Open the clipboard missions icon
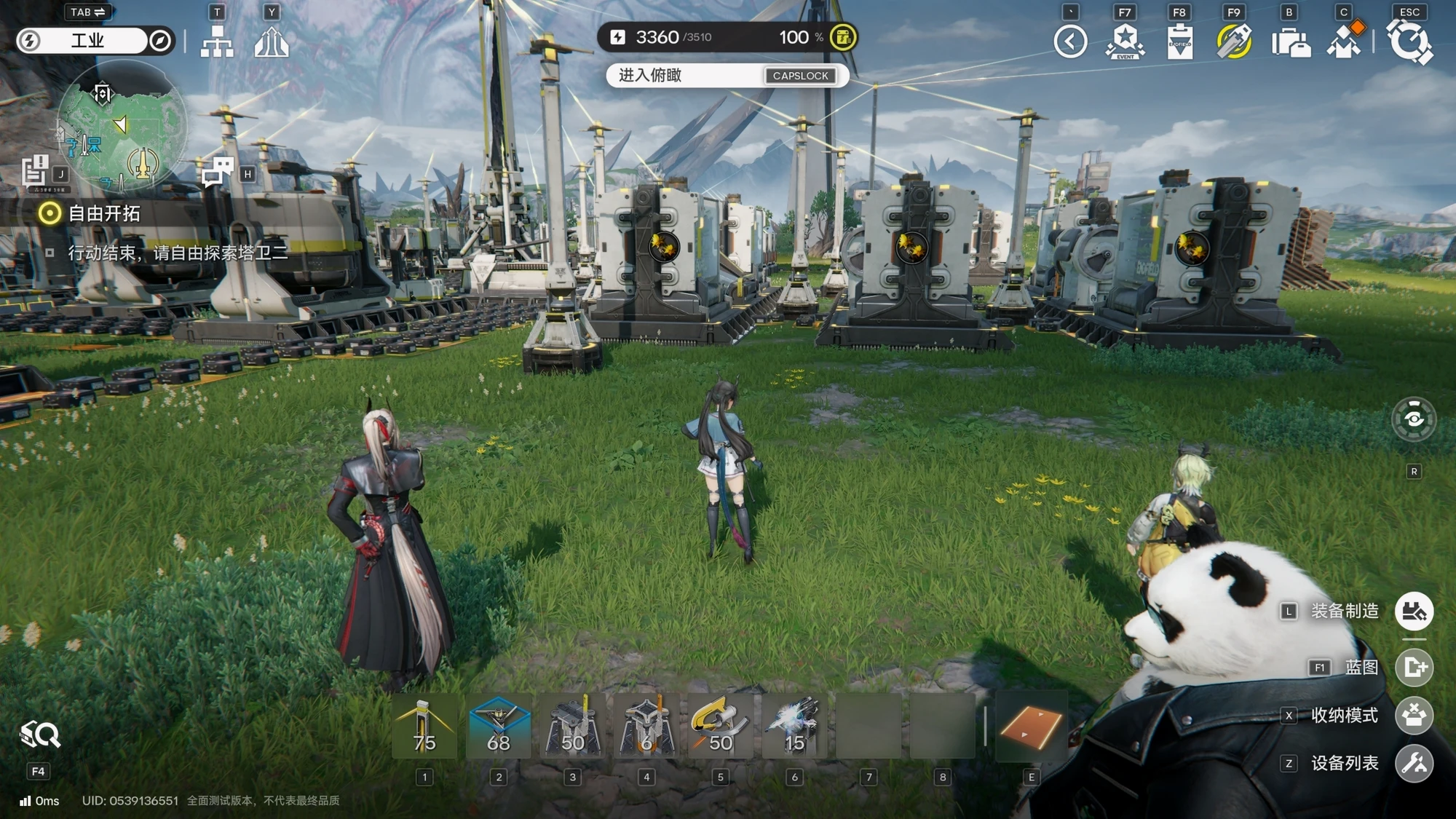 pyautogui.click(x=1179, y=41)
